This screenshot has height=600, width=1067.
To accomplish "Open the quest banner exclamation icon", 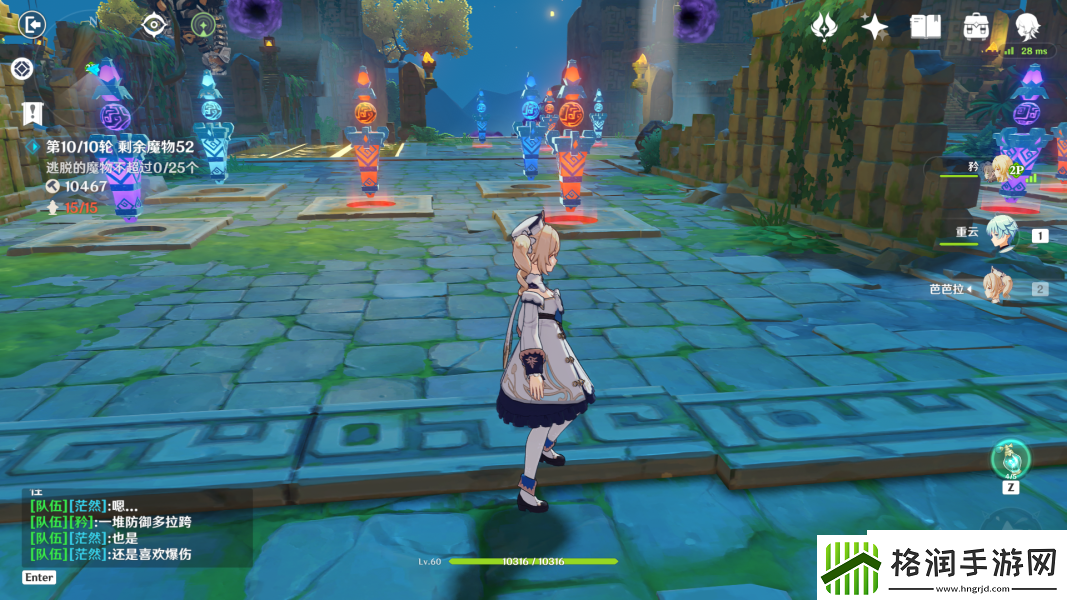I will (x=33, y=112).
